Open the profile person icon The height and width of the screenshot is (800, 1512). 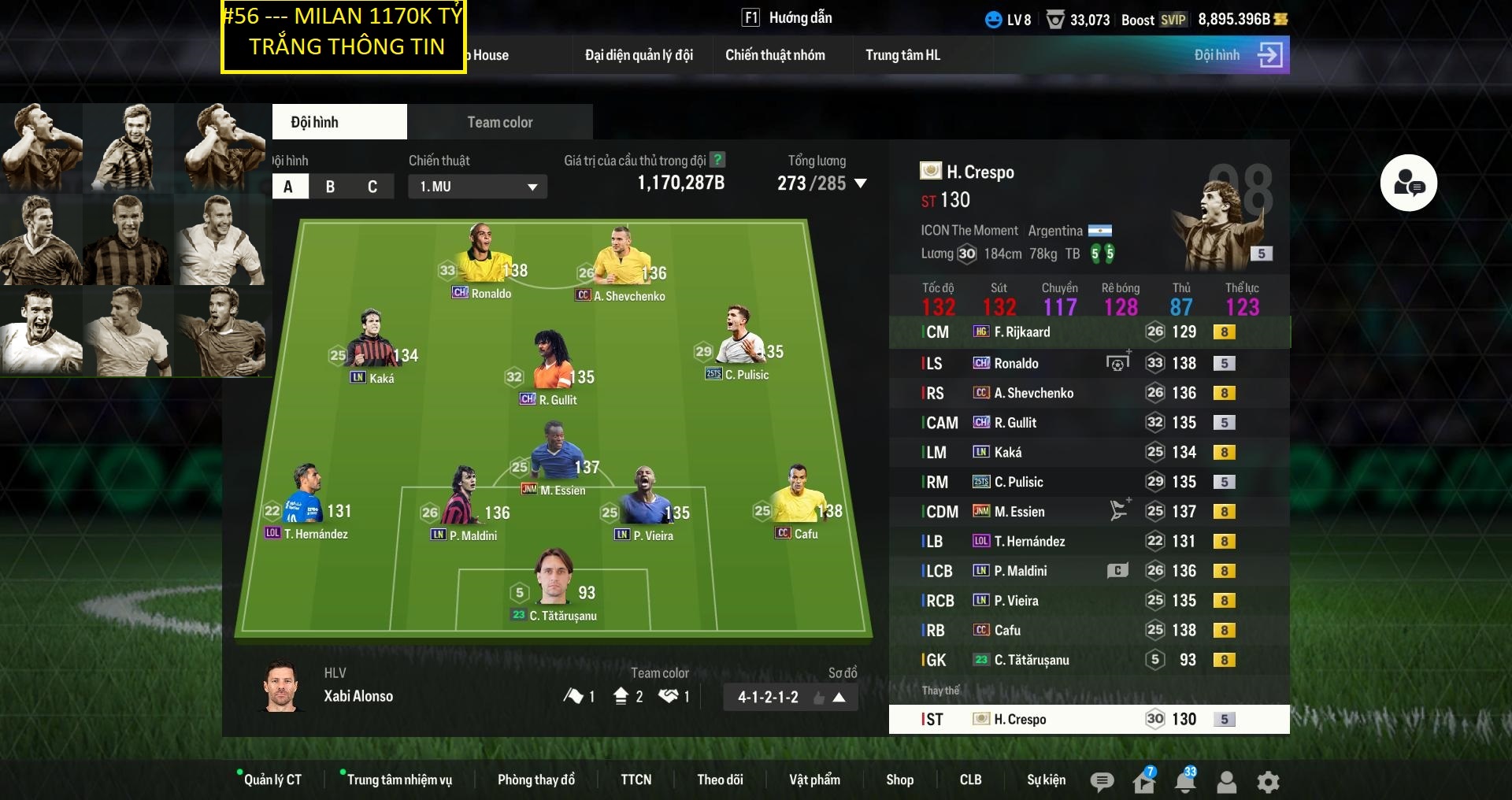click(1226, 782)
